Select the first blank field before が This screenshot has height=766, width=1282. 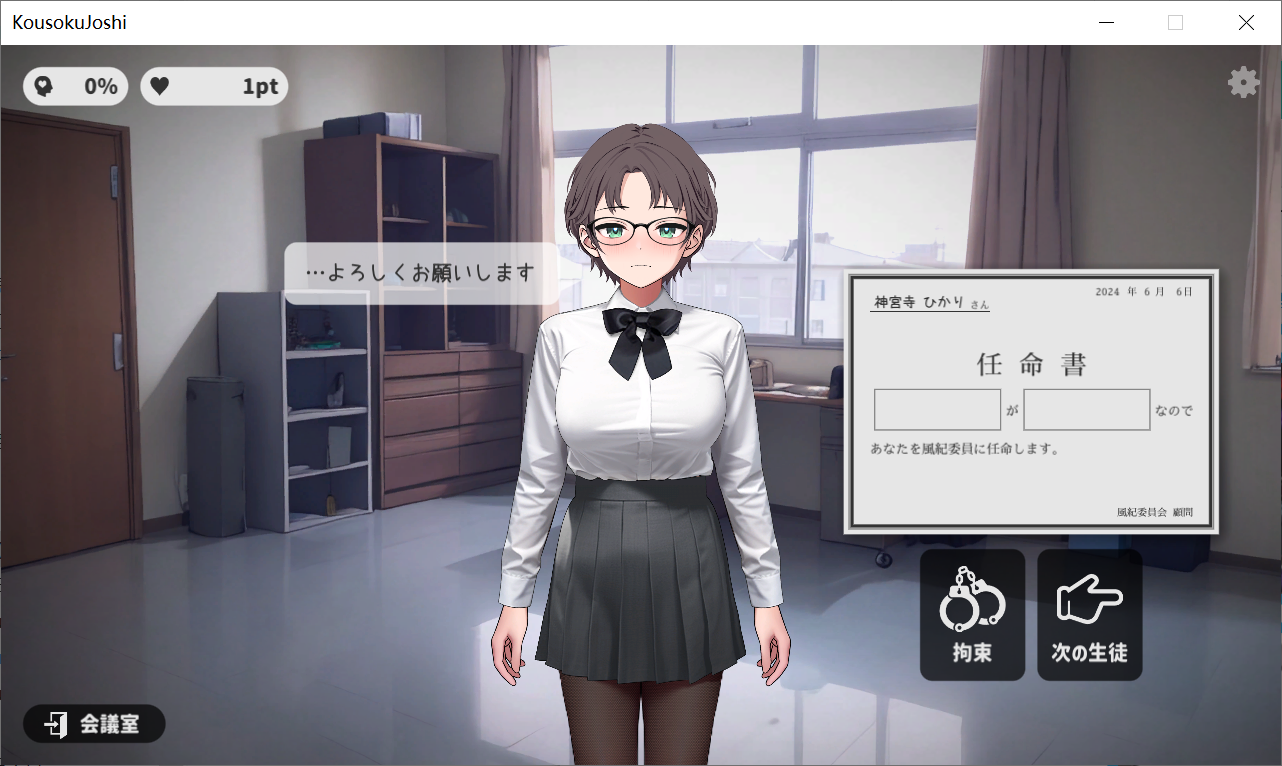(x=937, y=410)
